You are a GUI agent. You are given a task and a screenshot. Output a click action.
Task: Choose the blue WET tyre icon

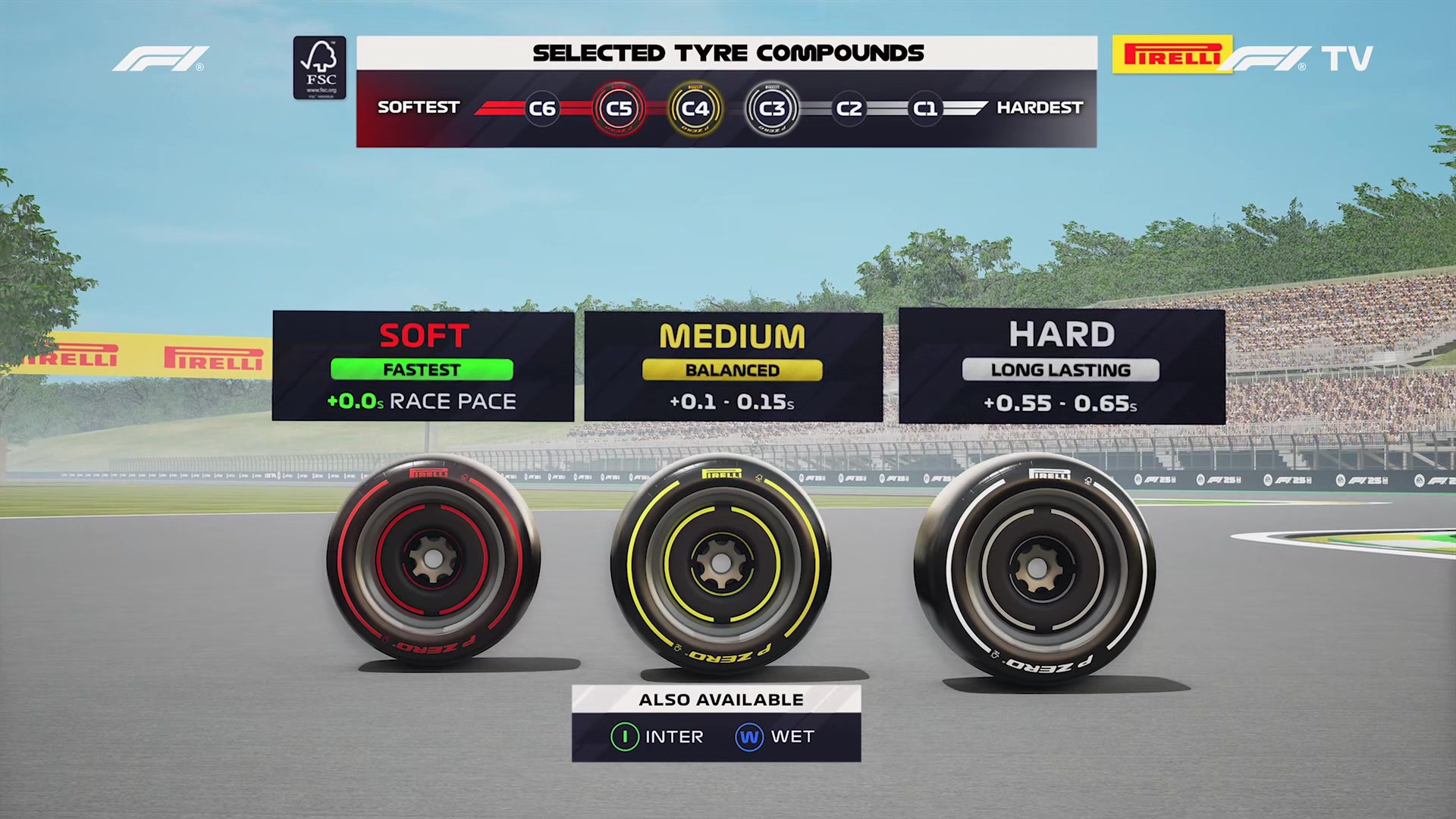pos(748,736)
